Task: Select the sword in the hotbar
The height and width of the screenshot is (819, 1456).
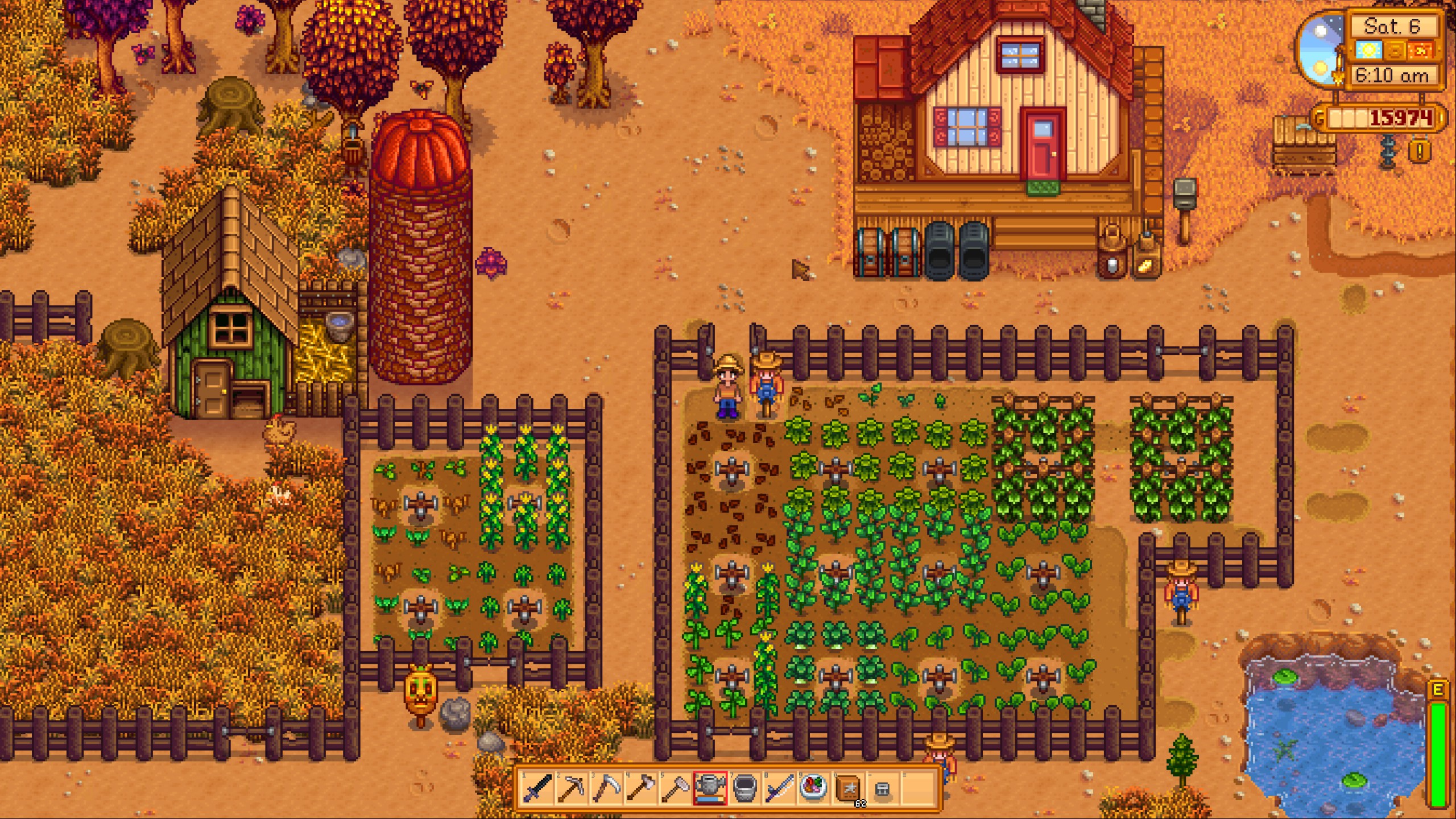Action: (537, 788)
